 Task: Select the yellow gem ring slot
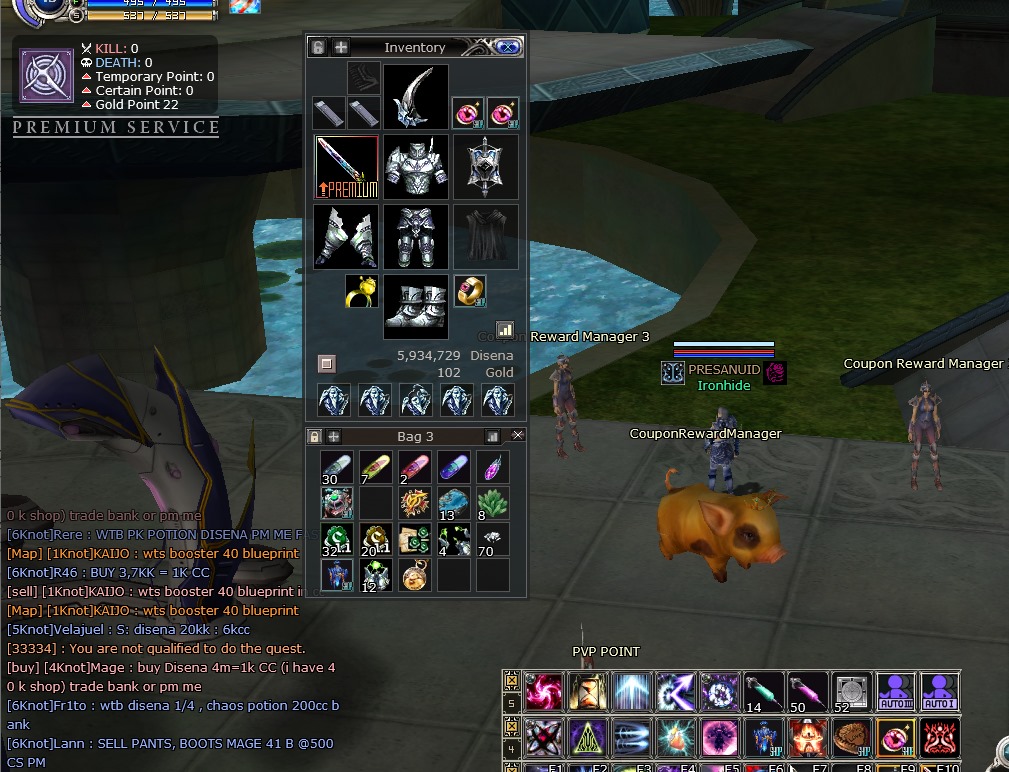[361, 291]
